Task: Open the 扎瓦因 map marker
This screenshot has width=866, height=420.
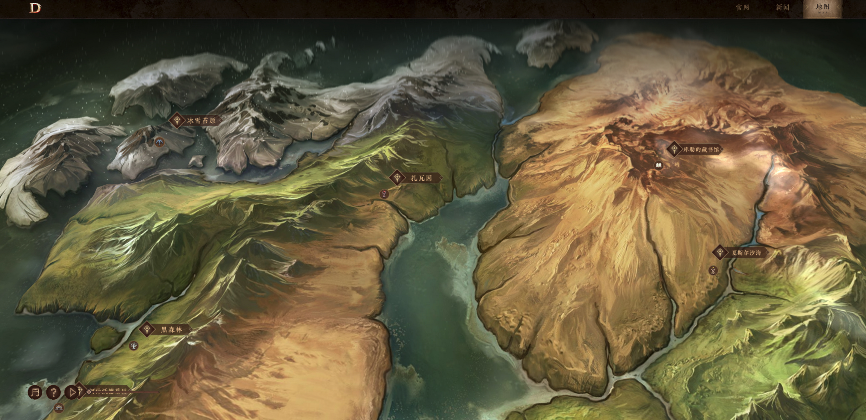Action: (416, 178)
